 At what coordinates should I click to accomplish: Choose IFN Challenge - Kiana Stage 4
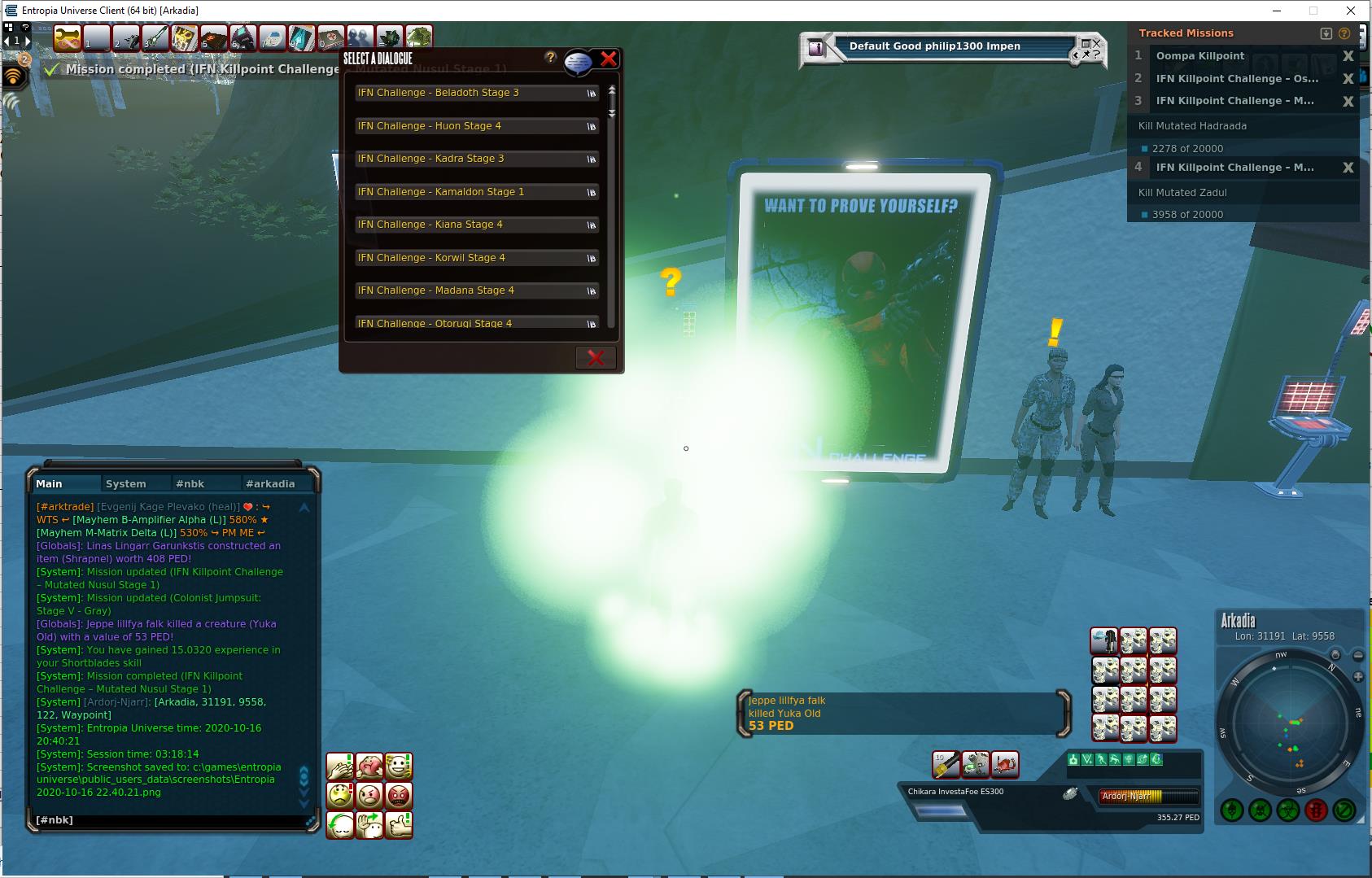[x=476, y=225]
